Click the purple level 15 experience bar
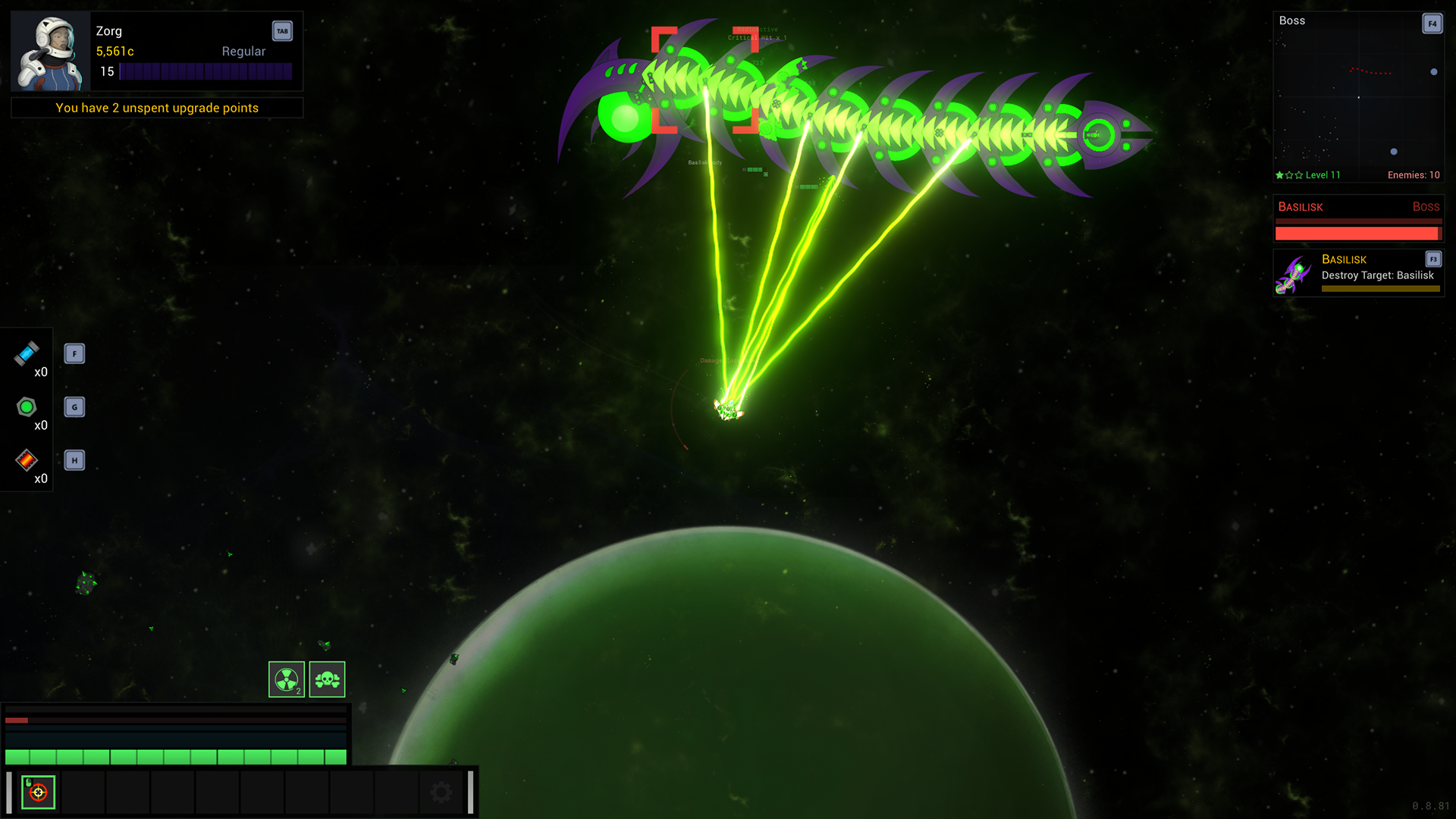Viewport: 1456px width, 819px height. click(x=206, y=71)
